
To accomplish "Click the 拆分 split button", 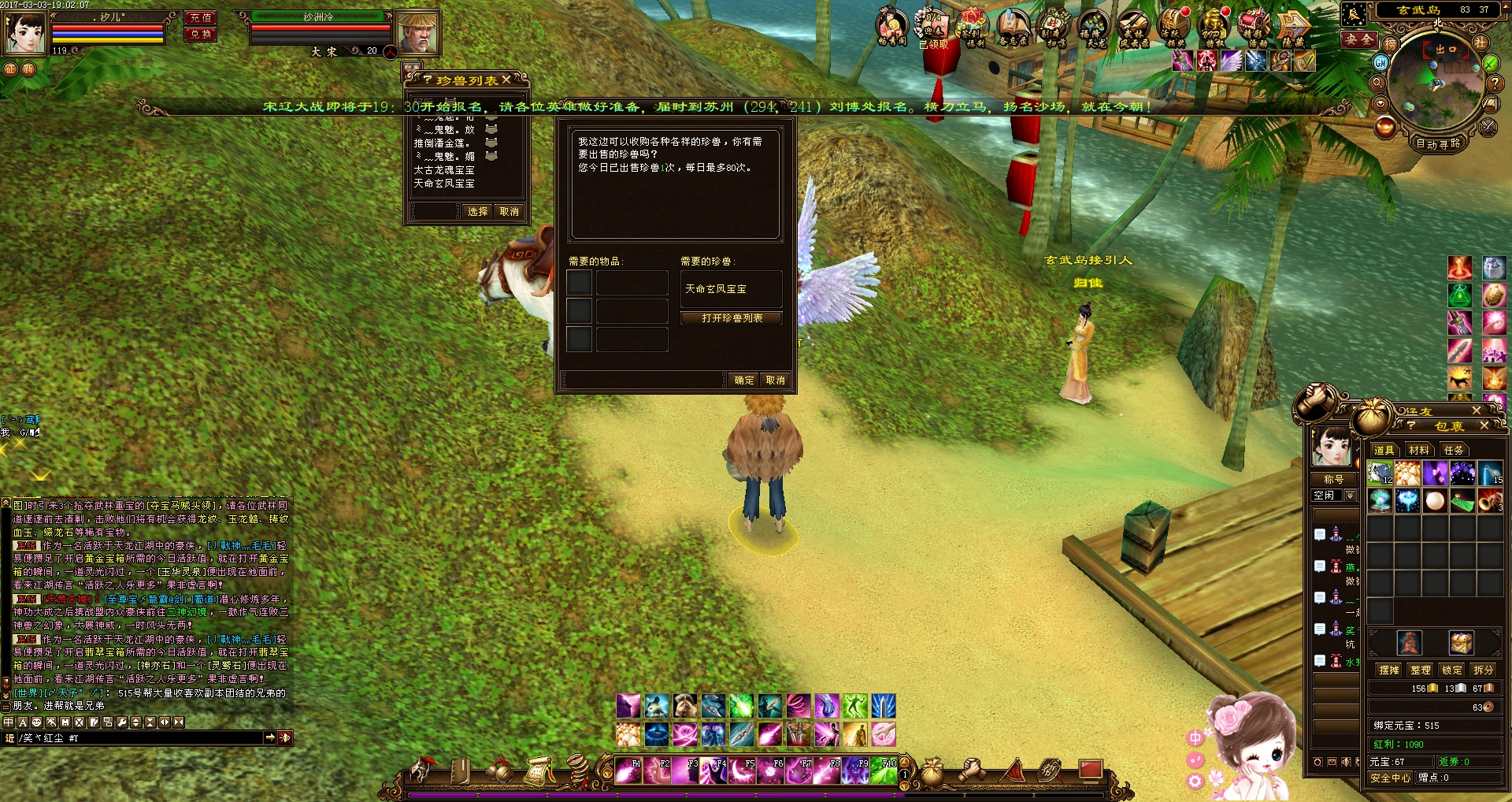I will [1484, 670].
